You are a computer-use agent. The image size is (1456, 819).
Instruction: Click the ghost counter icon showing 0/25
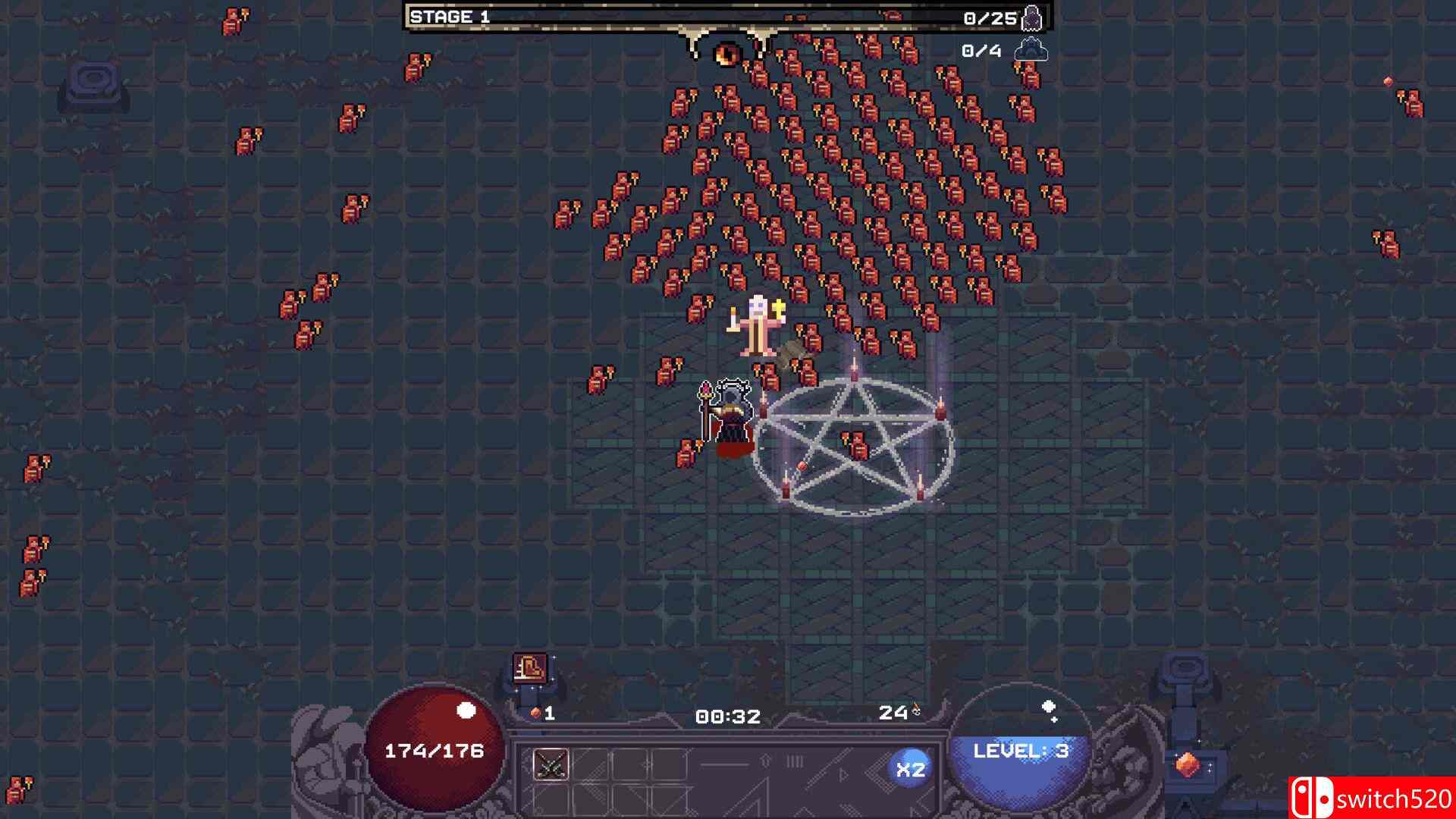tap(1033, 19)
